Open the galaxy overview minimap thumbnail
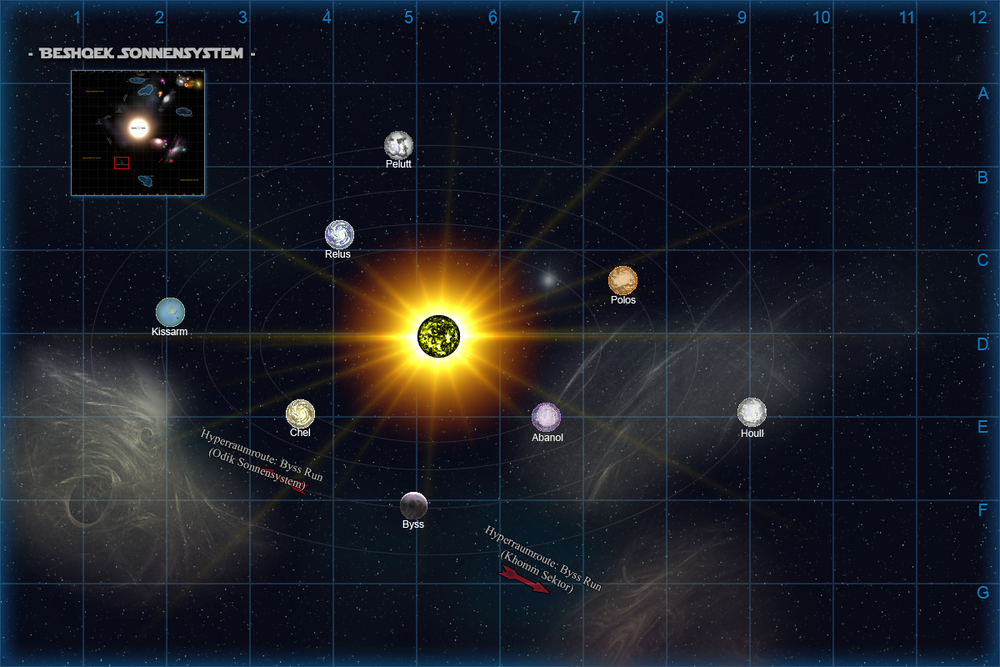Viewport: 1000px width, 667px height. tap(138, 132)
